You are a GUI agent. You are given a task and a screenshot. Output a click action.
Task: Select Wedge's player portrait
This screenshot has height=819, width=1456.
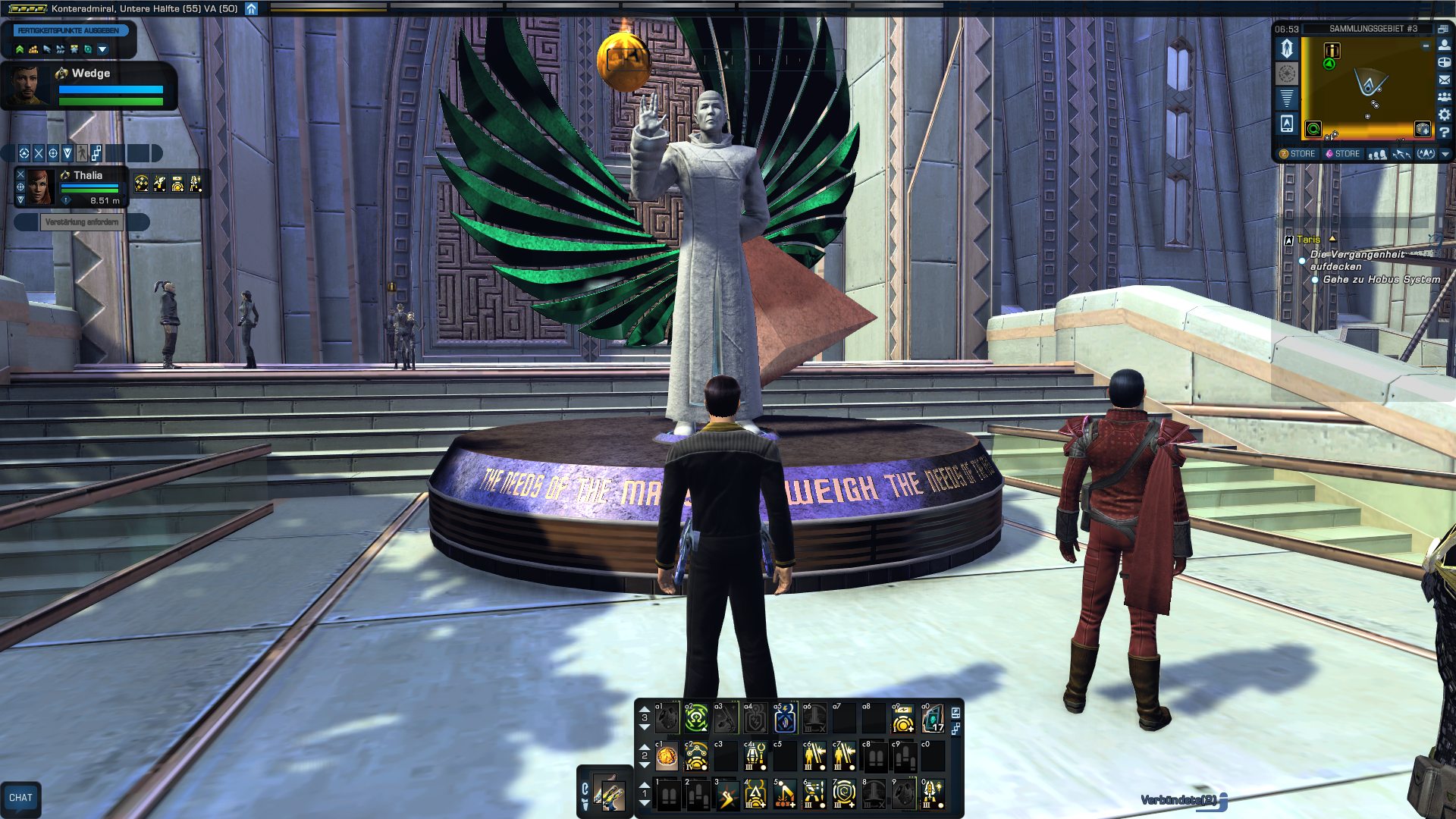point(27,85)
